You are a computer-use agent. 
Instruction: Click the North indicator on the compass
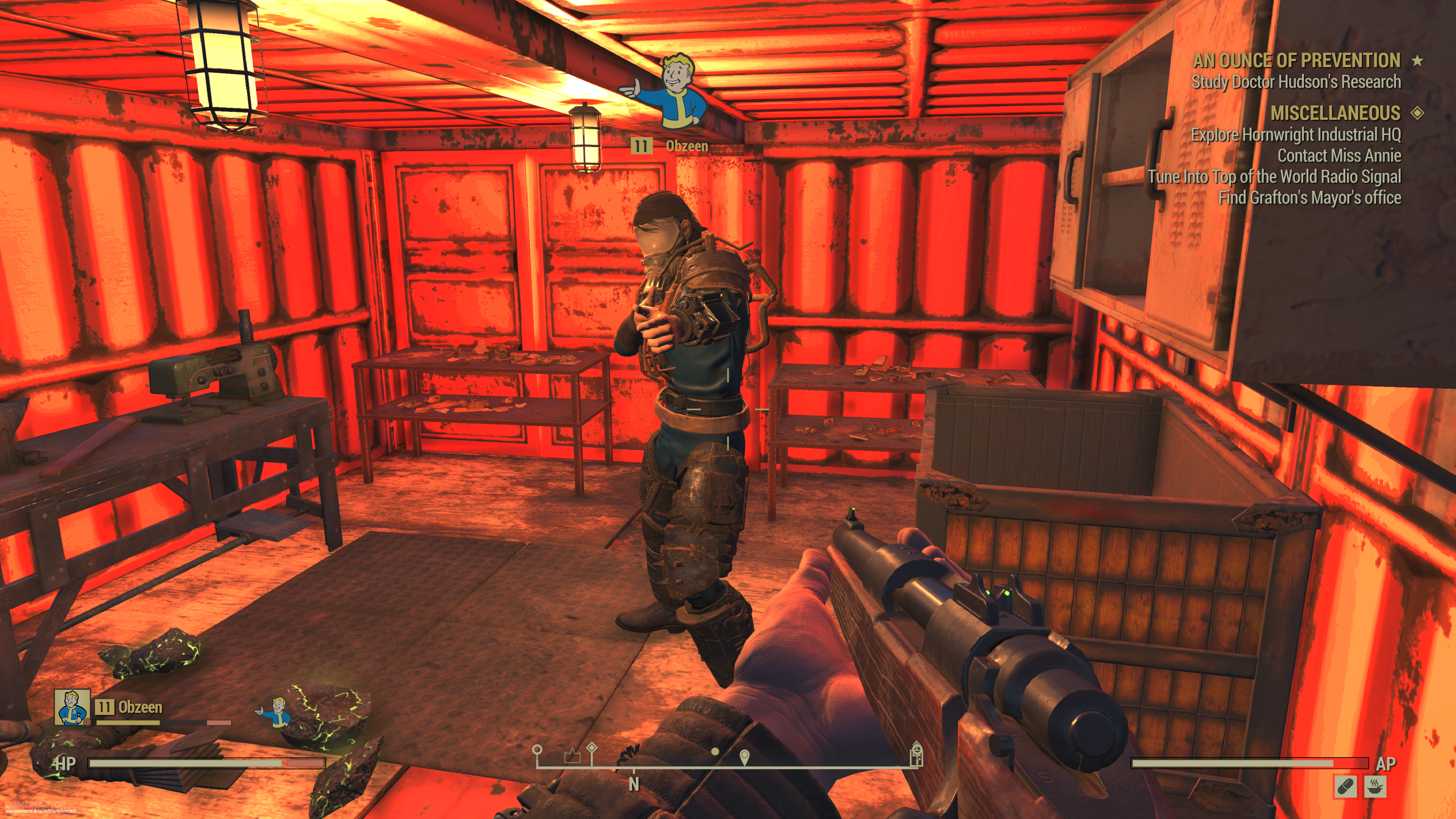coord(634,784)
